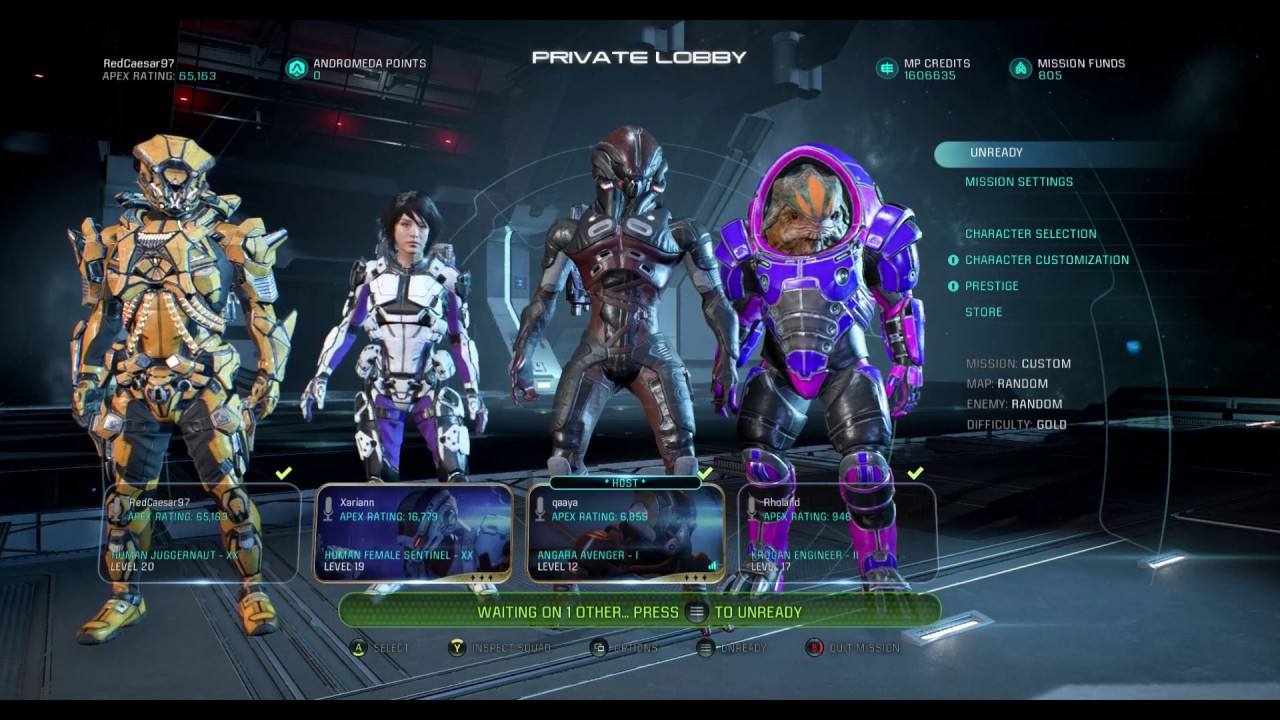This screenshot has height=720, width=1280.
Task: Click the green waiting-on-others ready banner
Action: point(640,612)
